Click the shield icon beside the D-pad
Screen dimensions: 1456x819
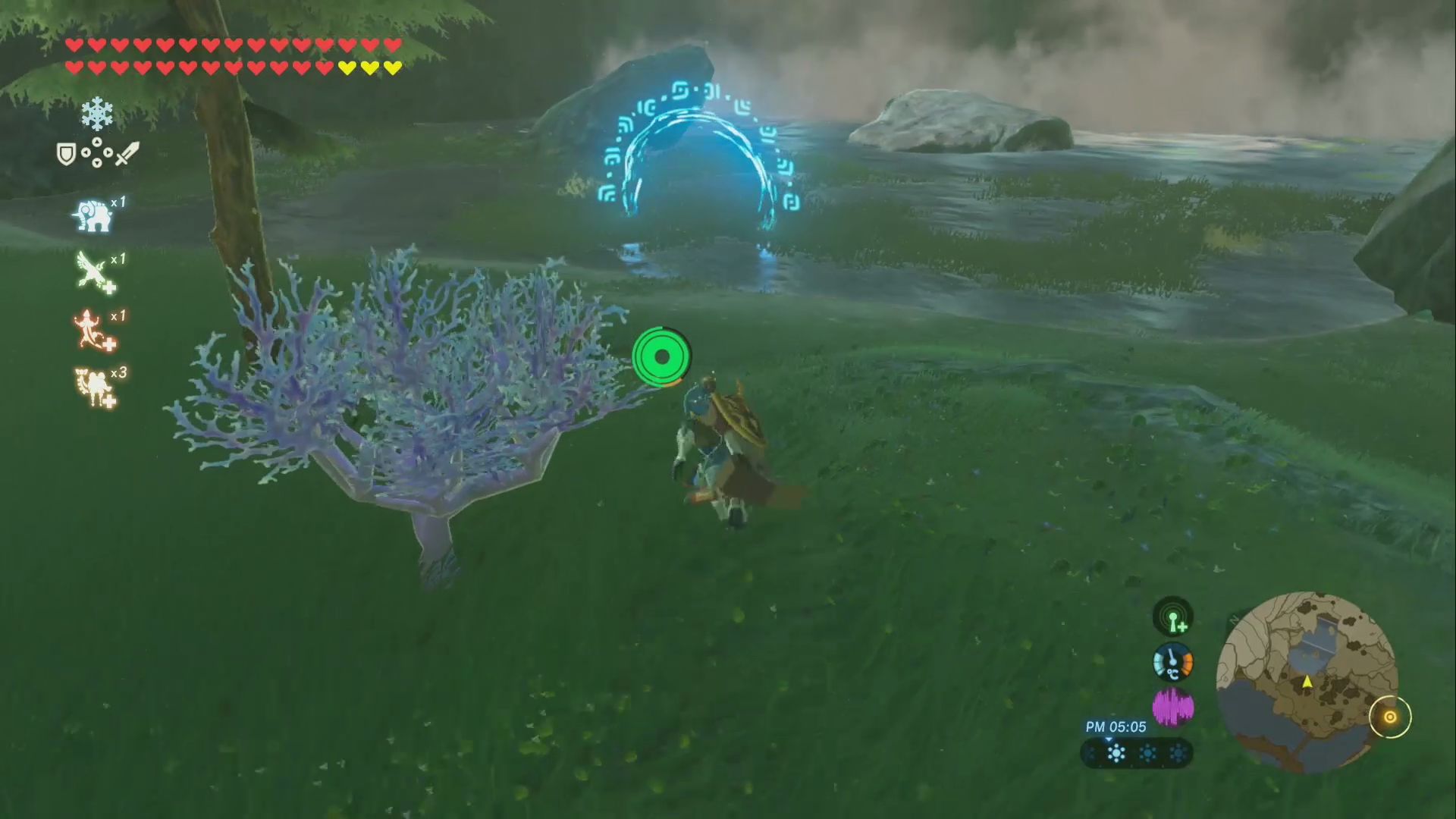point(64,153)
